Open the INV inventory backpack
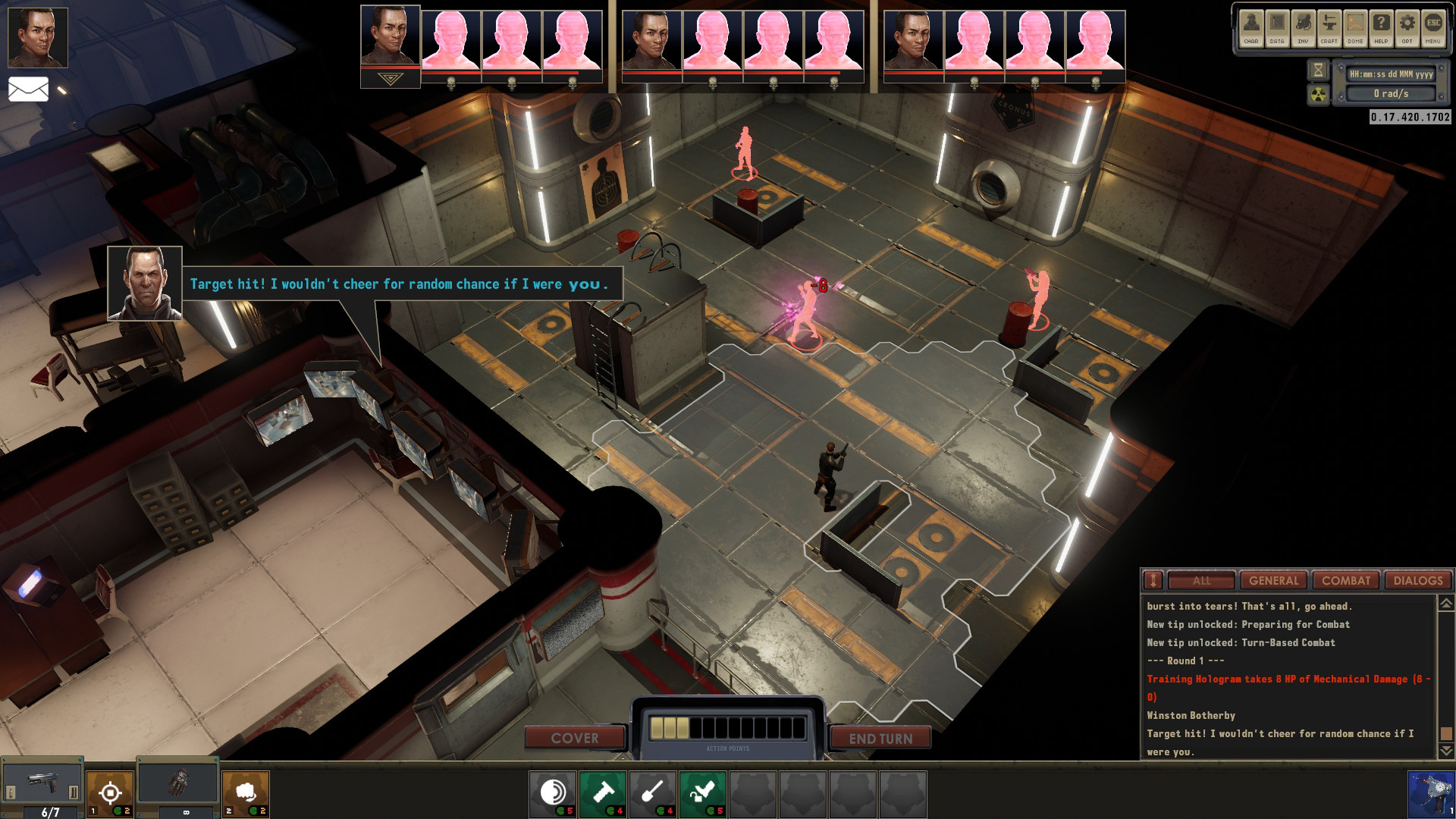Screen dimensions: 1456x819 pos(1304,28)
